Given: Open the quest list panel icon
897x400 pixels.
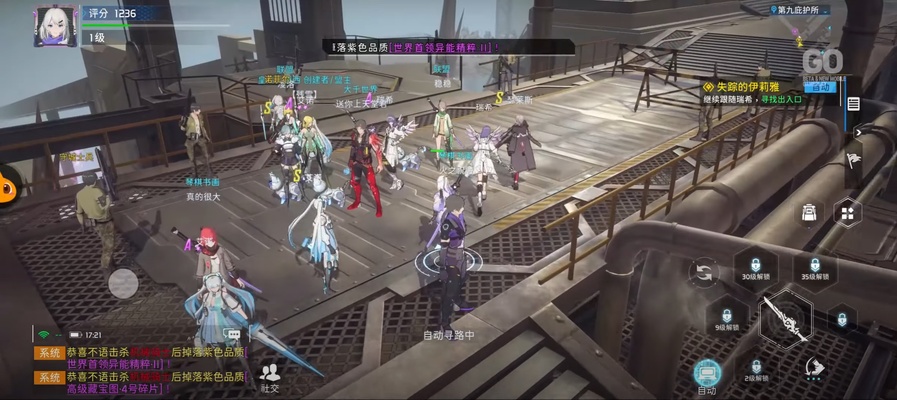Looking at the screenshot, I should (x=853, y=104).
